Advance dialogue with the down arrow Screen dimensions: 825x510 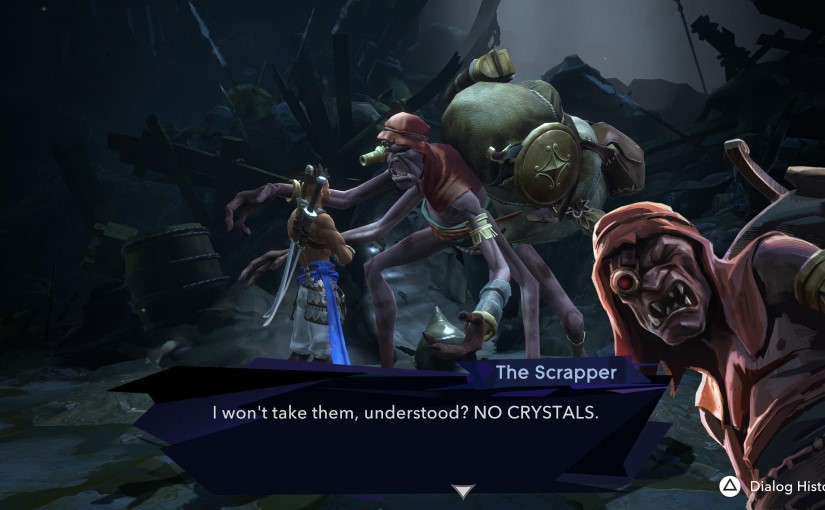point(462,490)
